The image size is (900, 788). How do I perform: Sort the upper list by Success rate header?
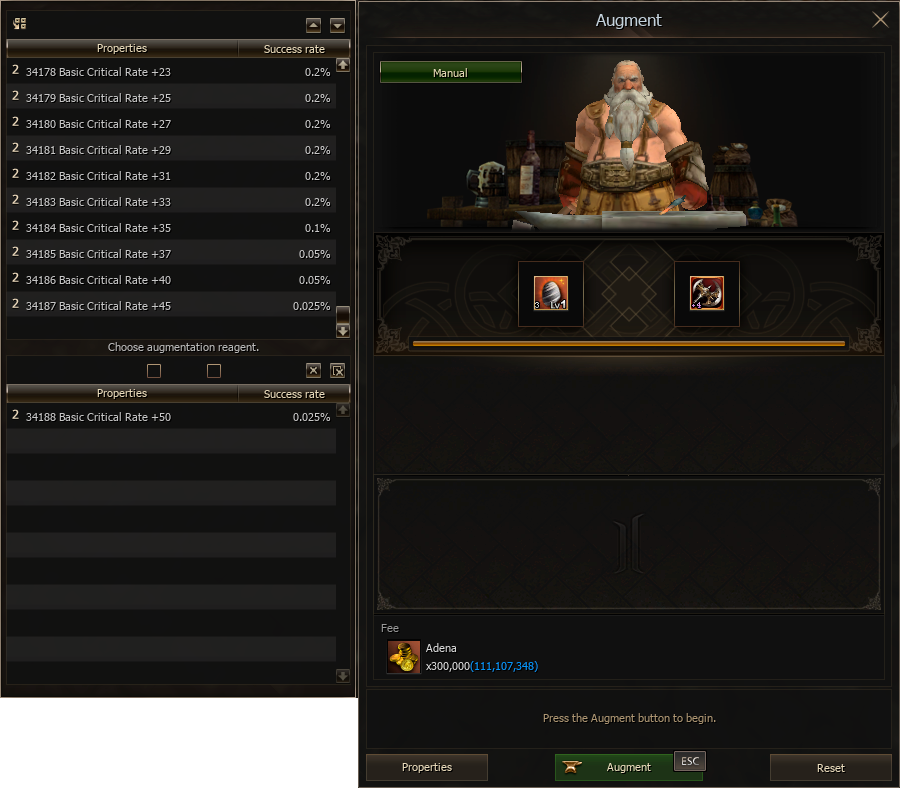point(294,48)
